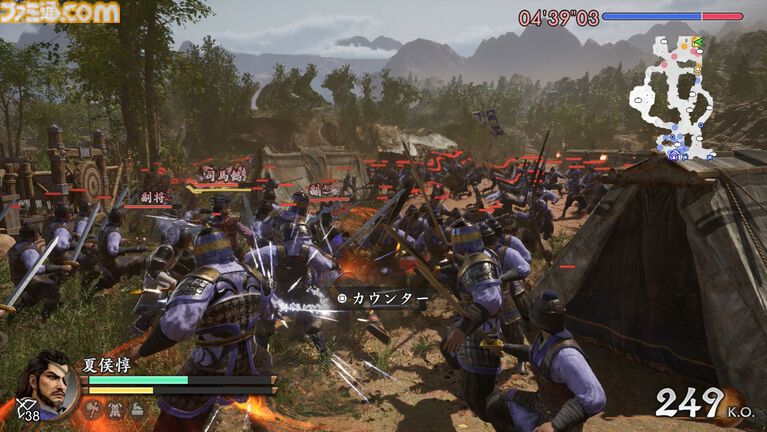
Task: Click Xiahou Dun's character portrait
Action: [x=50, y=382]
